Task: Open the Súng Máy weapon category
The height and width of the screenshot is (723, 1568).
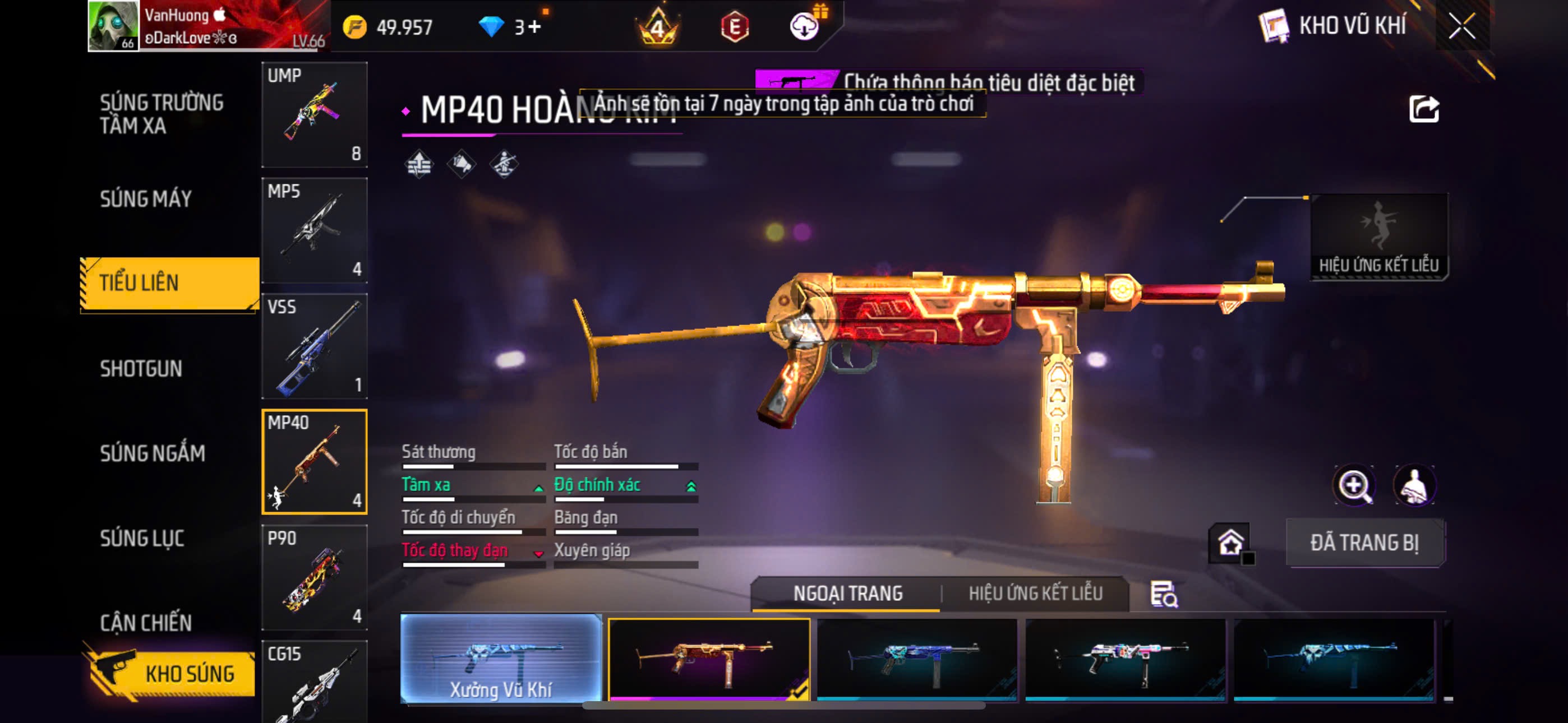Action: [145, 199]
